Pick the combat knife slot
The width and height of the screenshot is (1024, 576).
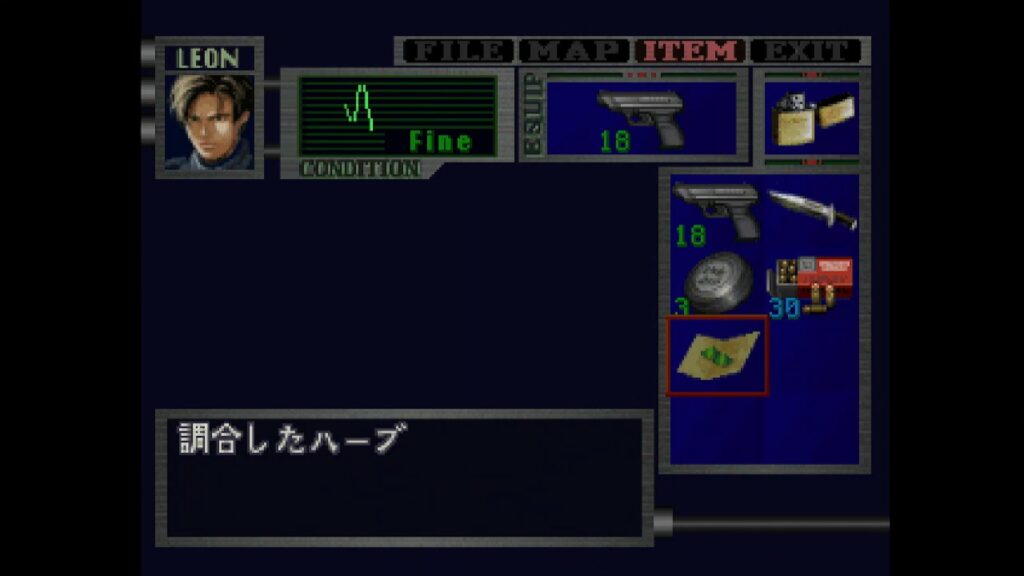[x=811, y=210]
